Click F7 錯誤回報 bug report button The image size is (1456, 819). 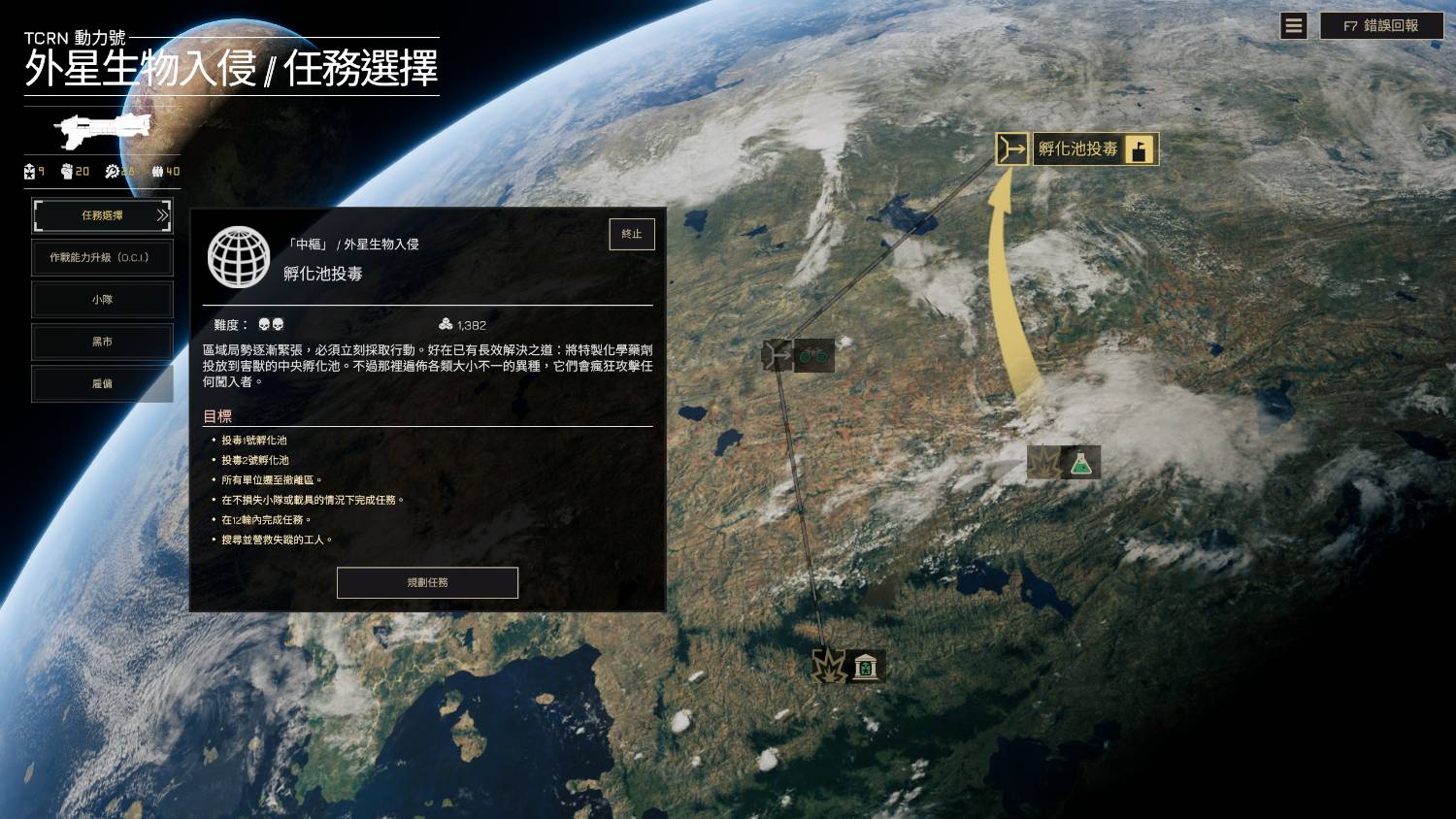[x=1380, y=26]
